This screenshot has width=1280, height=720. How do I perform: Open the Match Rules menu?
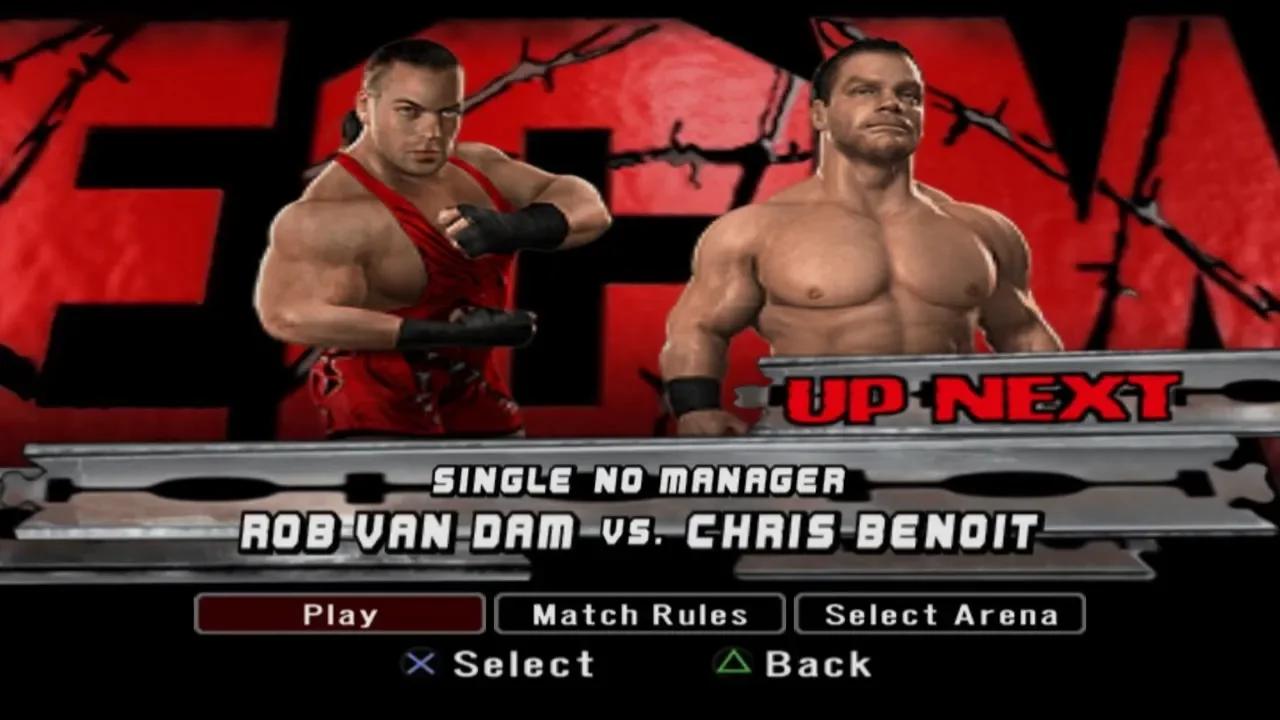coord(640,614)
